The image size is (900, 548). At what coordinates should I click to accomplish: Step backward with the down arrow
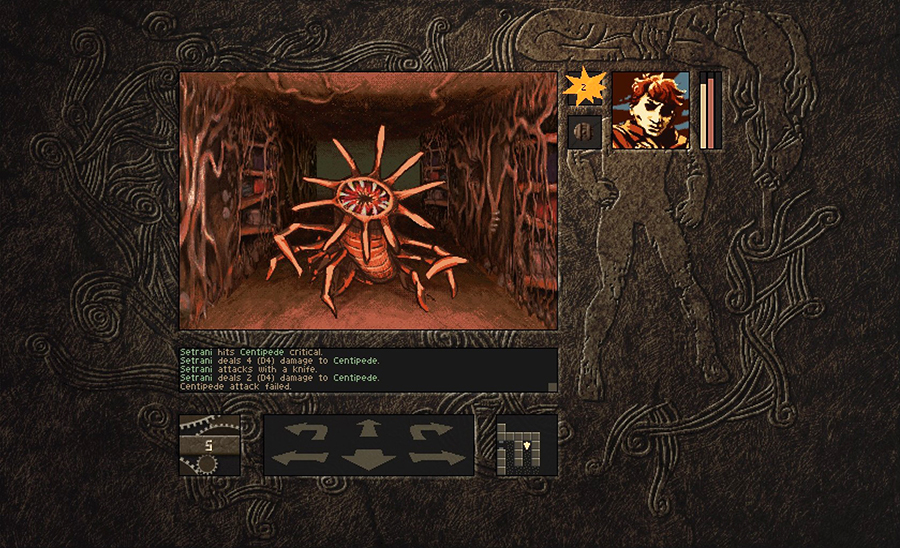[x=369, y=461]
